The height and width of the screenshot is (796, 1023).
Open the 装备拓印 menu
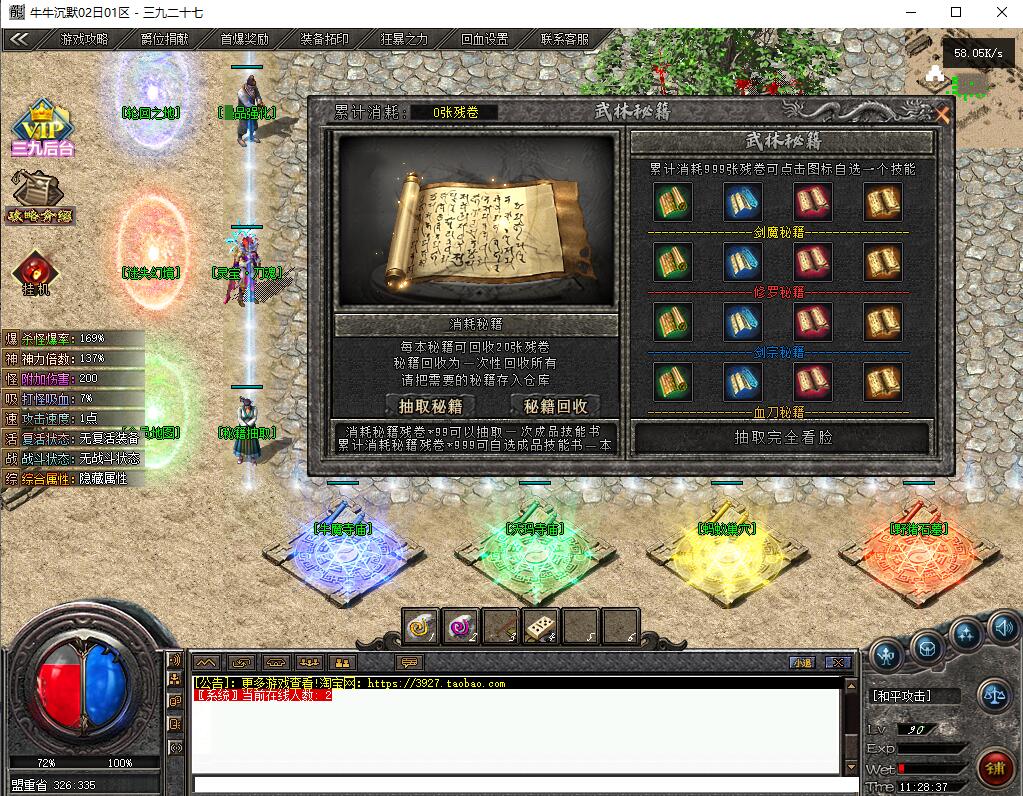click(x=325, y=40)
